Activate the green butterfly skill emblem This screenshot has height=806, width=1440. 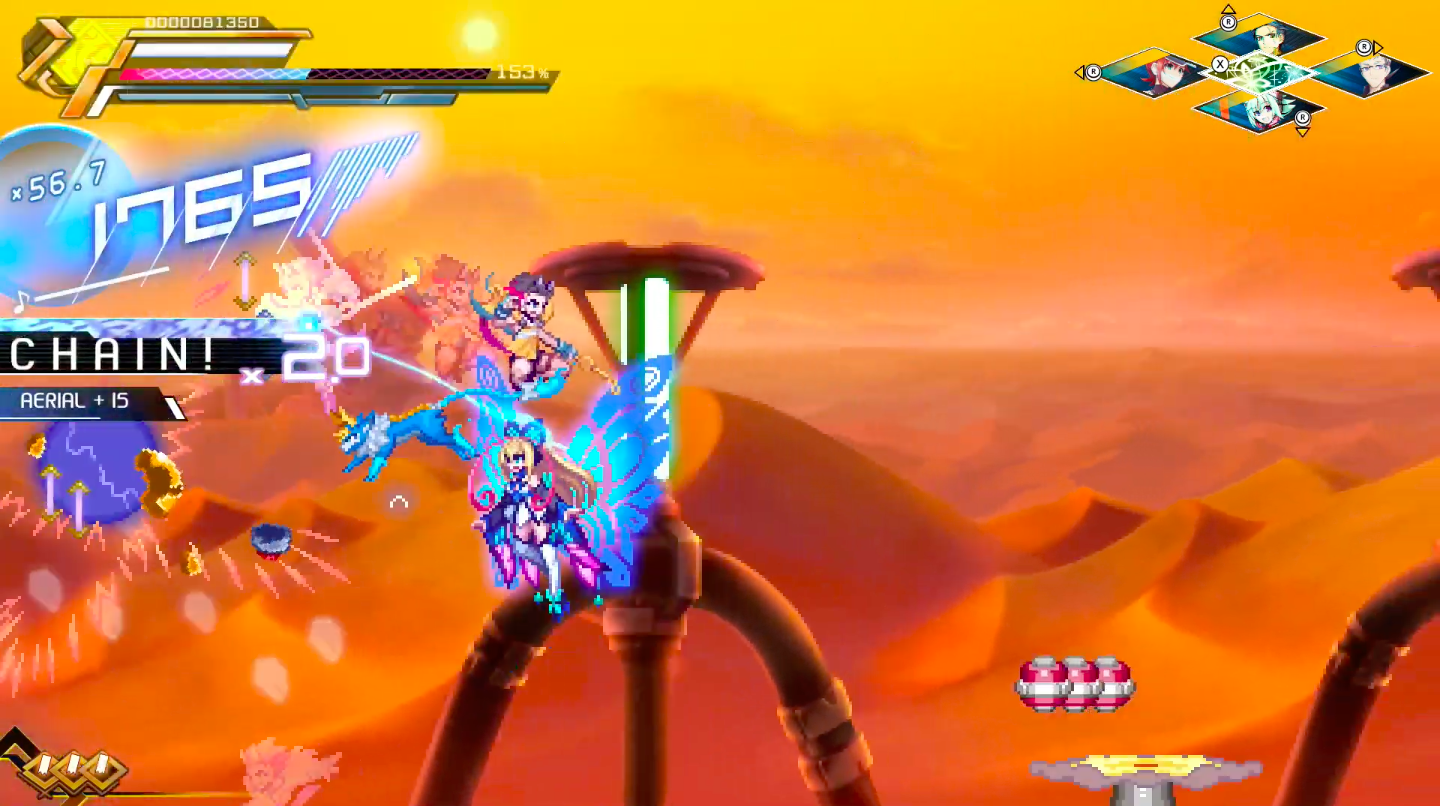tap(1260, 72)
